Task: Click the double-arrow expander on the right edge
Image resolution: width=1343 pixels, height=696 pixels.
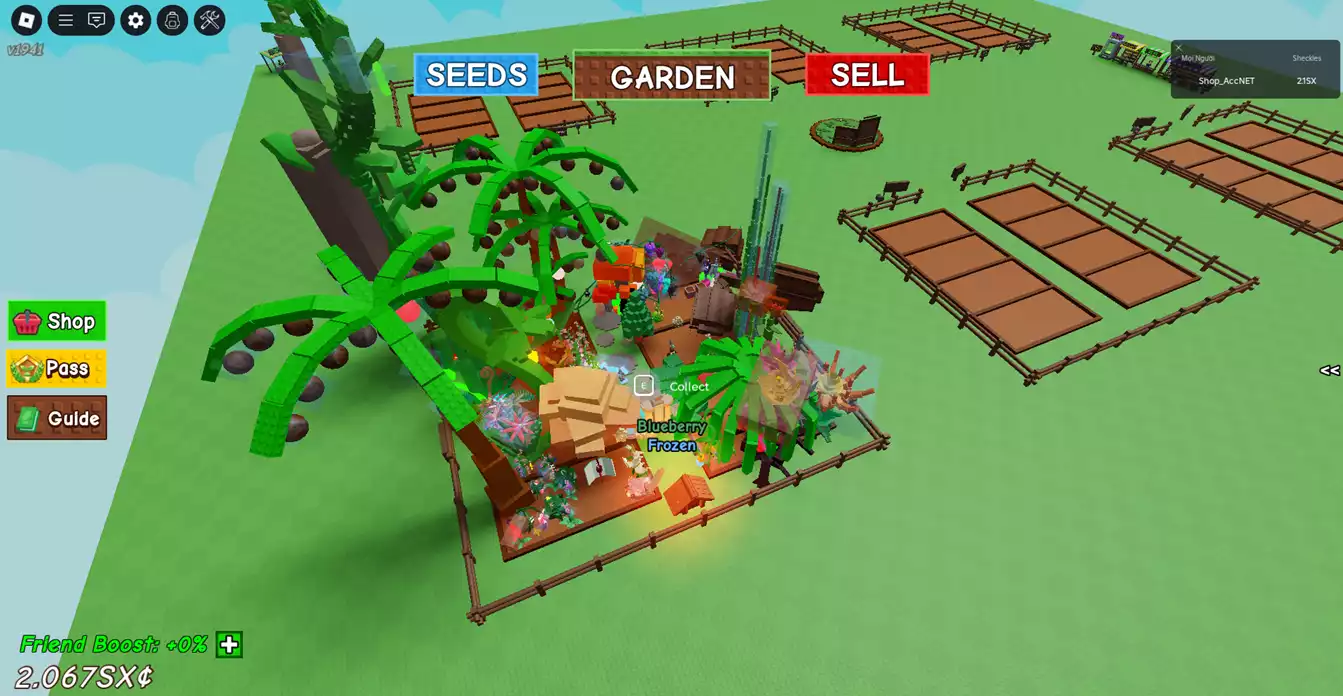Action: point(1329,371)
